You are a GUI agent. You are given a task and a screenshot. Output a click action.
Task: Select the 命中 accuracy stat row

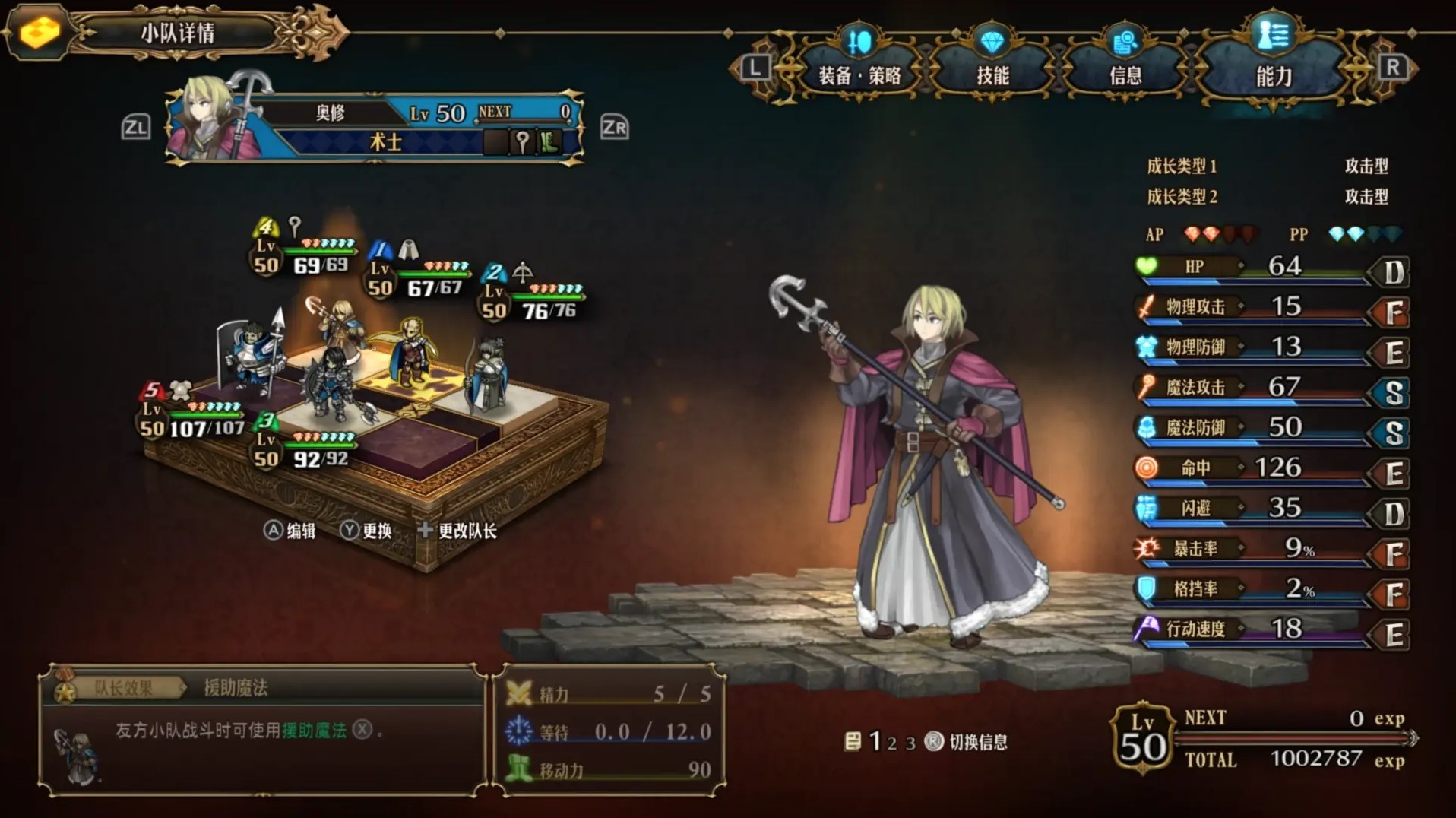coord(1271,468)
